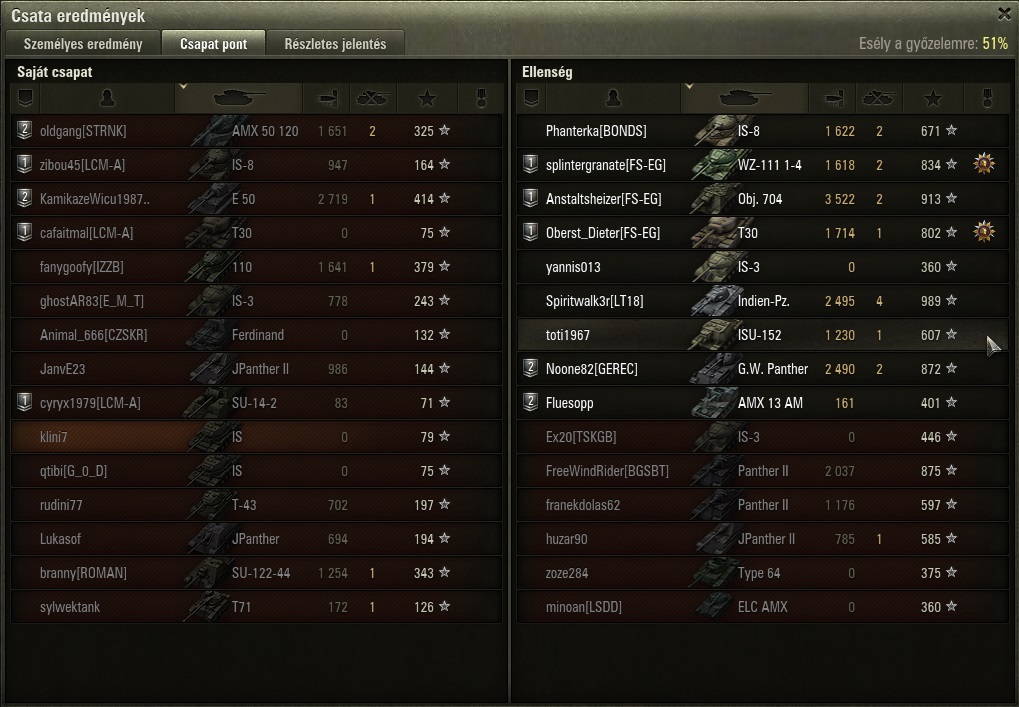This screenshot has width=1019, height=707.
Task: Show the Részletes jelentés tab
Action: point(335,44)
